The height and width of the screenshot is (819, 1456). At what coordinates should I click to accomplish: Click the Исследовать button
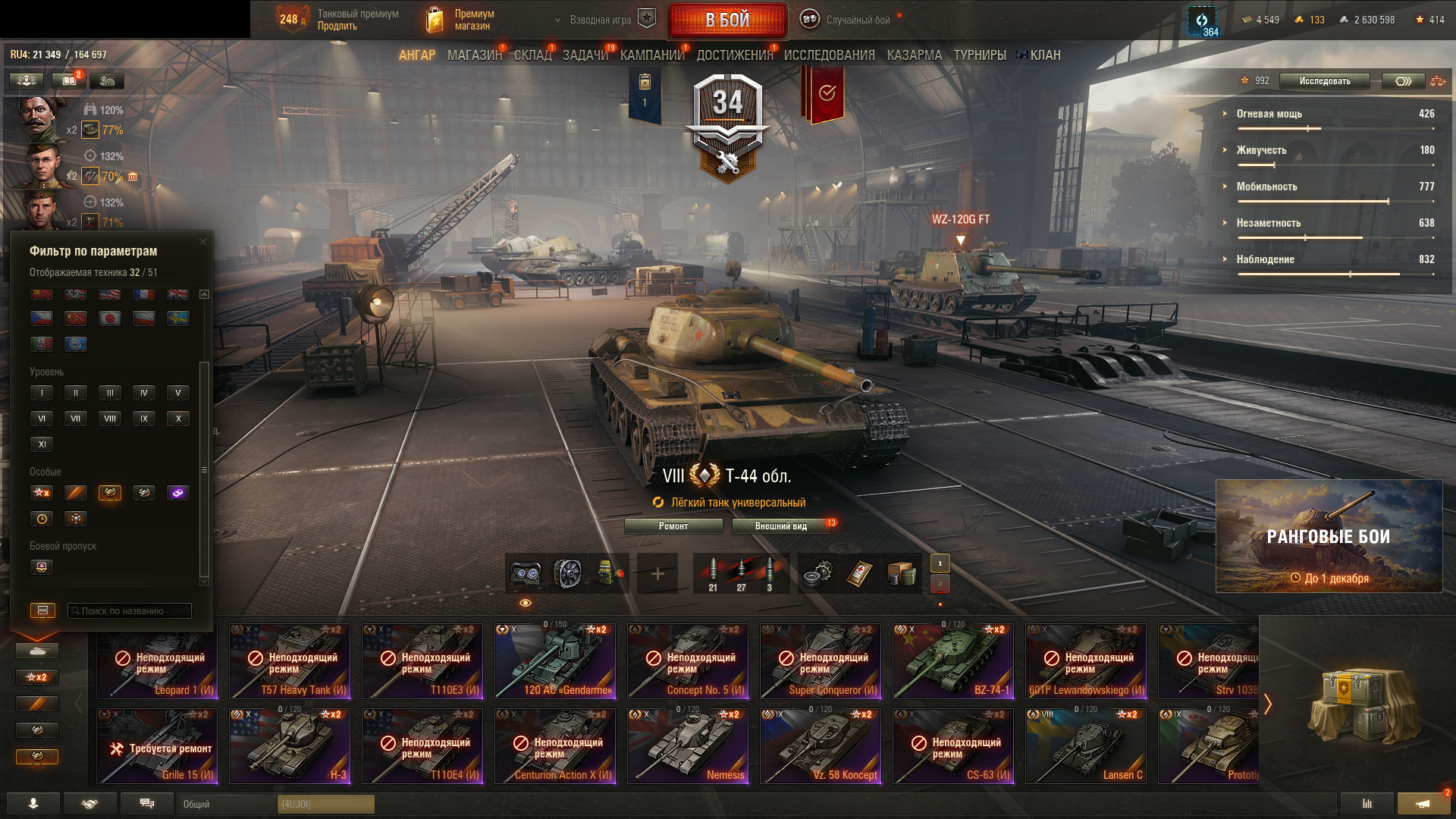[x=1324, y=81]
